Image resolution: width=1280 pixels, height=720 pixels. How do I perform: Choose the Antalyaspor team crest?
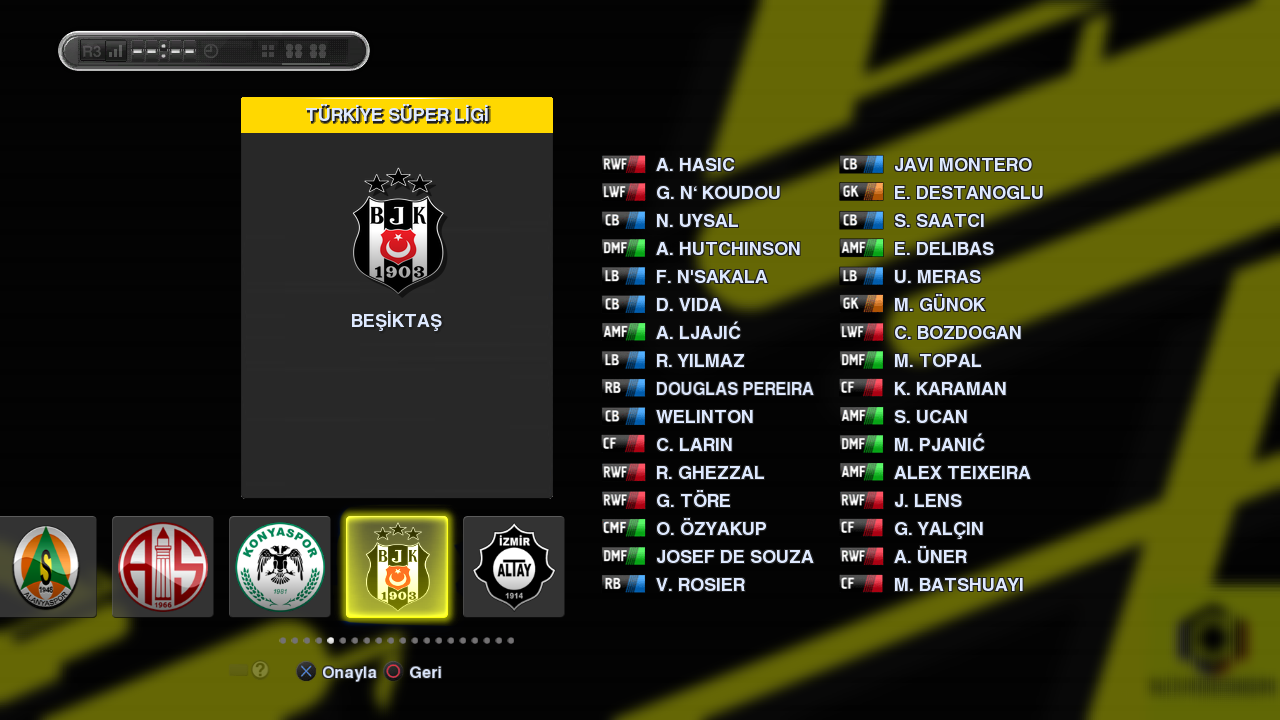click(163, 567)
